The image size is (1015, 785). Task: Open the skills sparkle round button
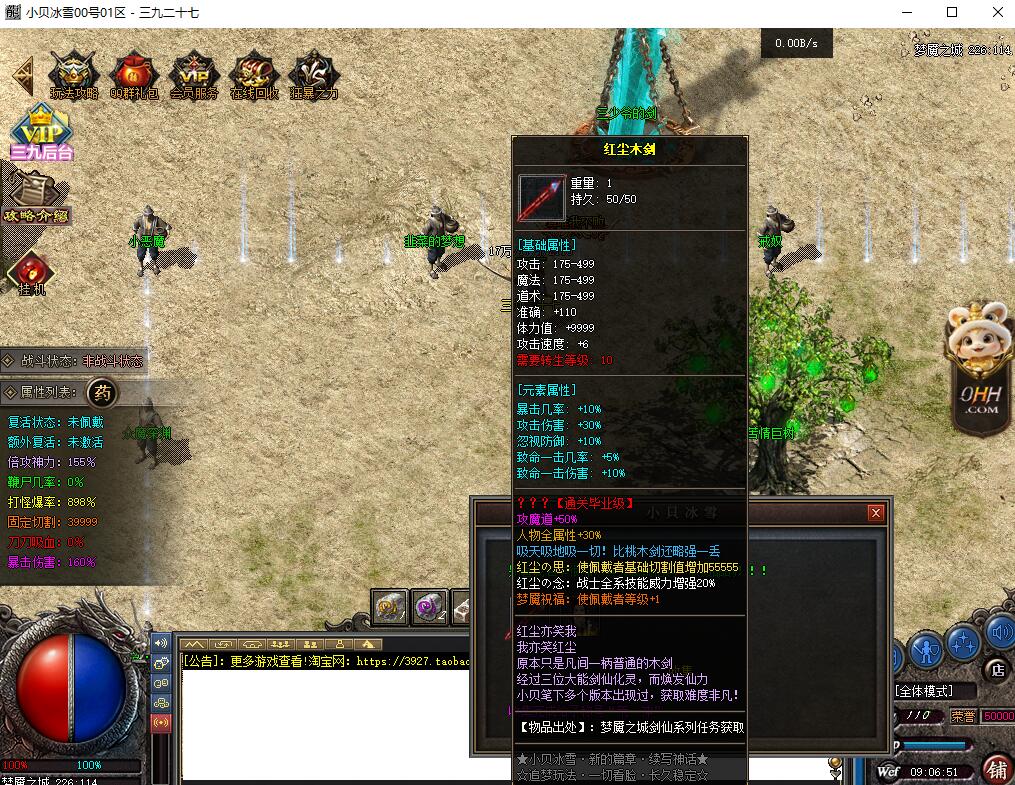pyautogui.click(x=962, y=641)
